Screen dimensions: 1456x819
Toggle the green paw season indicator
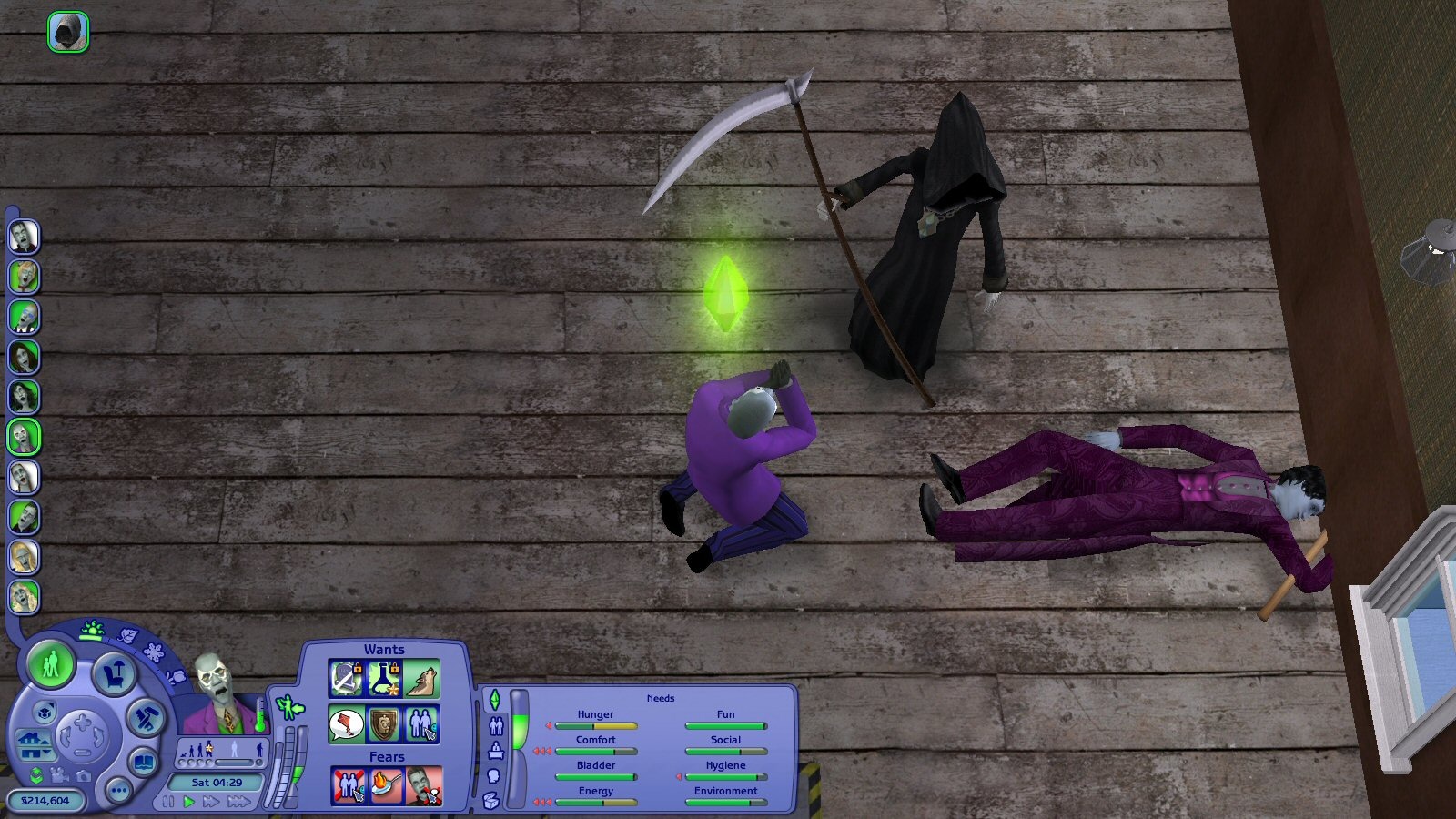pyautogui.click(x=91, y=630)
